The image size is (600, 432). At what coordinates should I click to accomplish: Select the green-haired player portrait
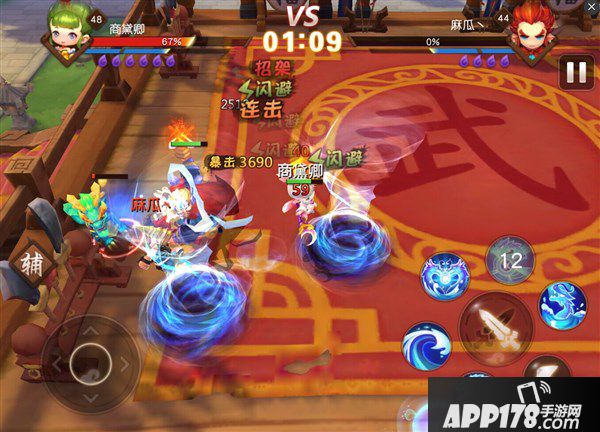point(62,36)
